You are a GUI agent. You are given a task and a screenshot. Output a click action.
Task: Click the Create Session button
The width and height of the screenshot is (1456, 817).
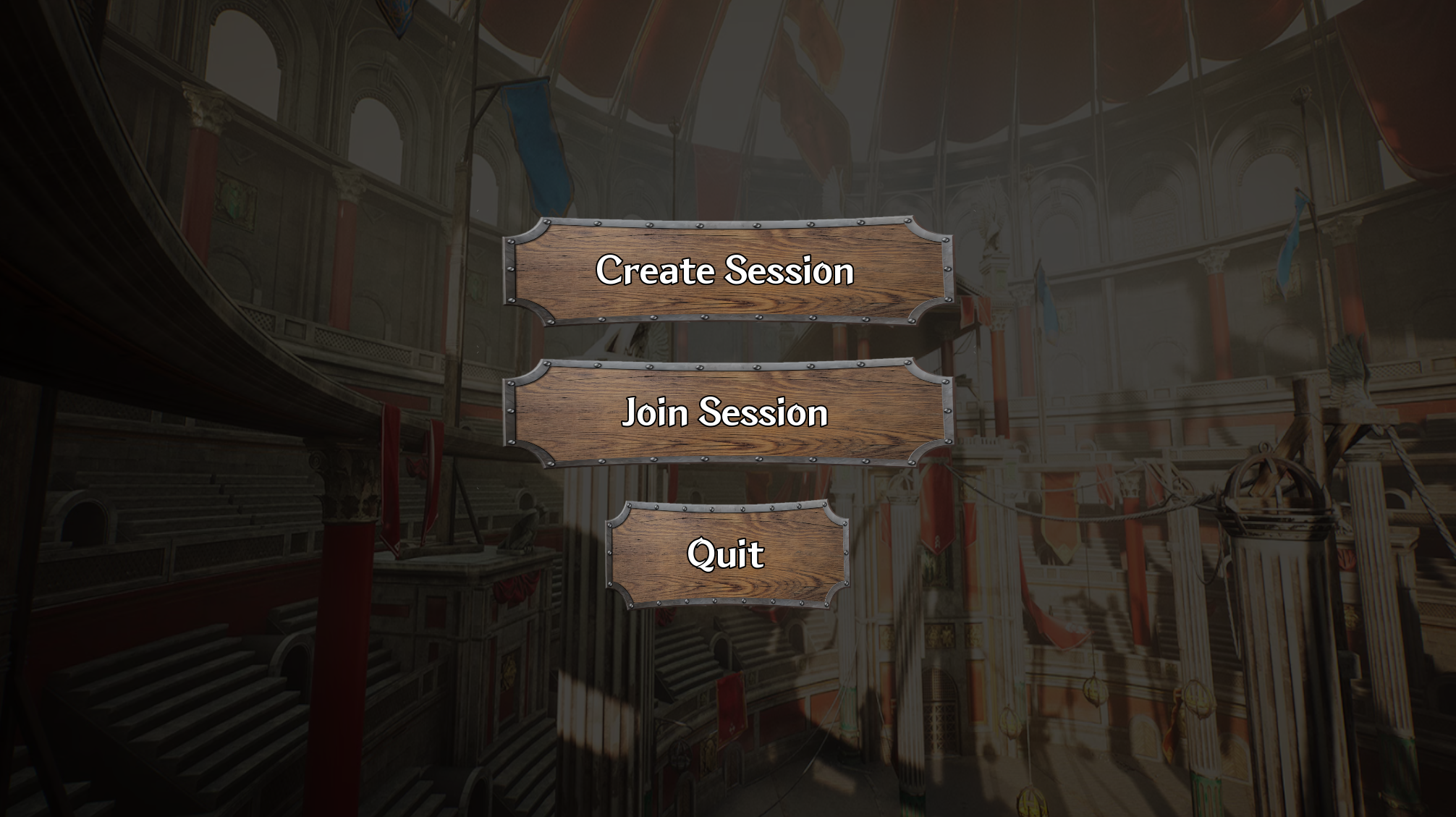click(727, 271)
